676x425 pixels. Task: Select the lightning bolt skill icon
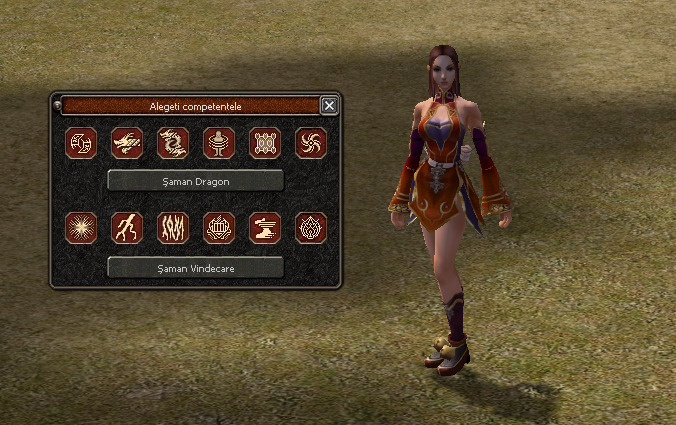tap(127, 228)
